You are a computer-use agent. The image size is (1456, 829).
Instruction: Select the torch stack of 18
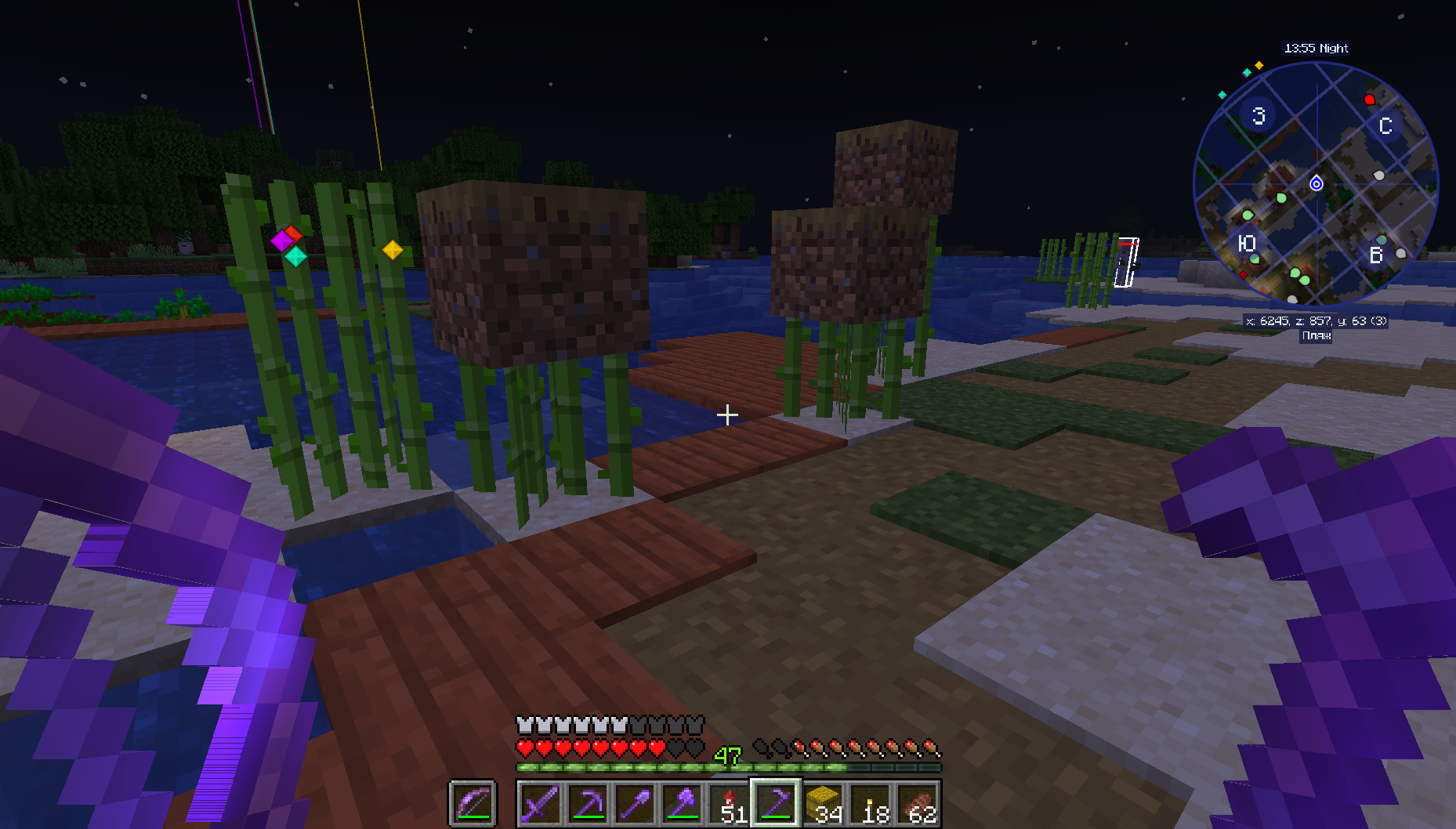pyautogui.click(x=870, y=804)
